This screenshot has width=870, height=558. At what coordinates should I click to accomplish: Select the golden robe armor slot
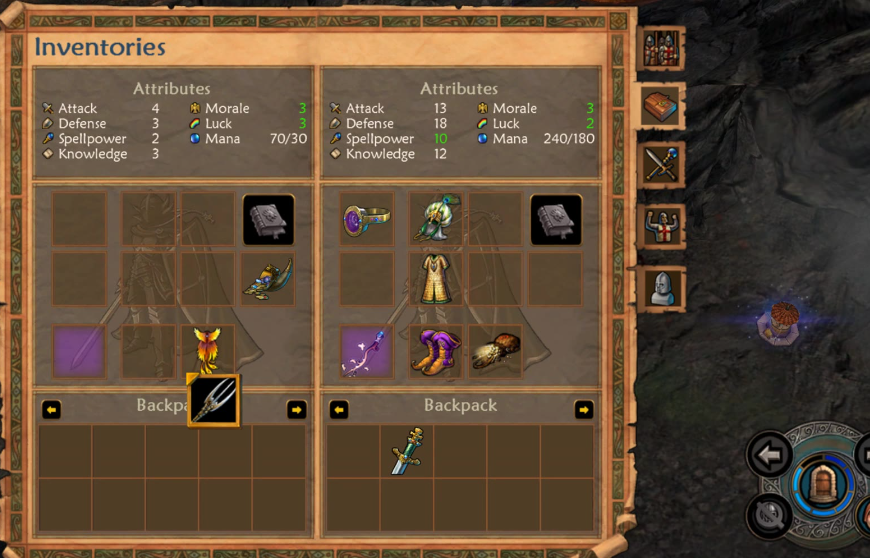pyautogui.click(x=436, y=278)
